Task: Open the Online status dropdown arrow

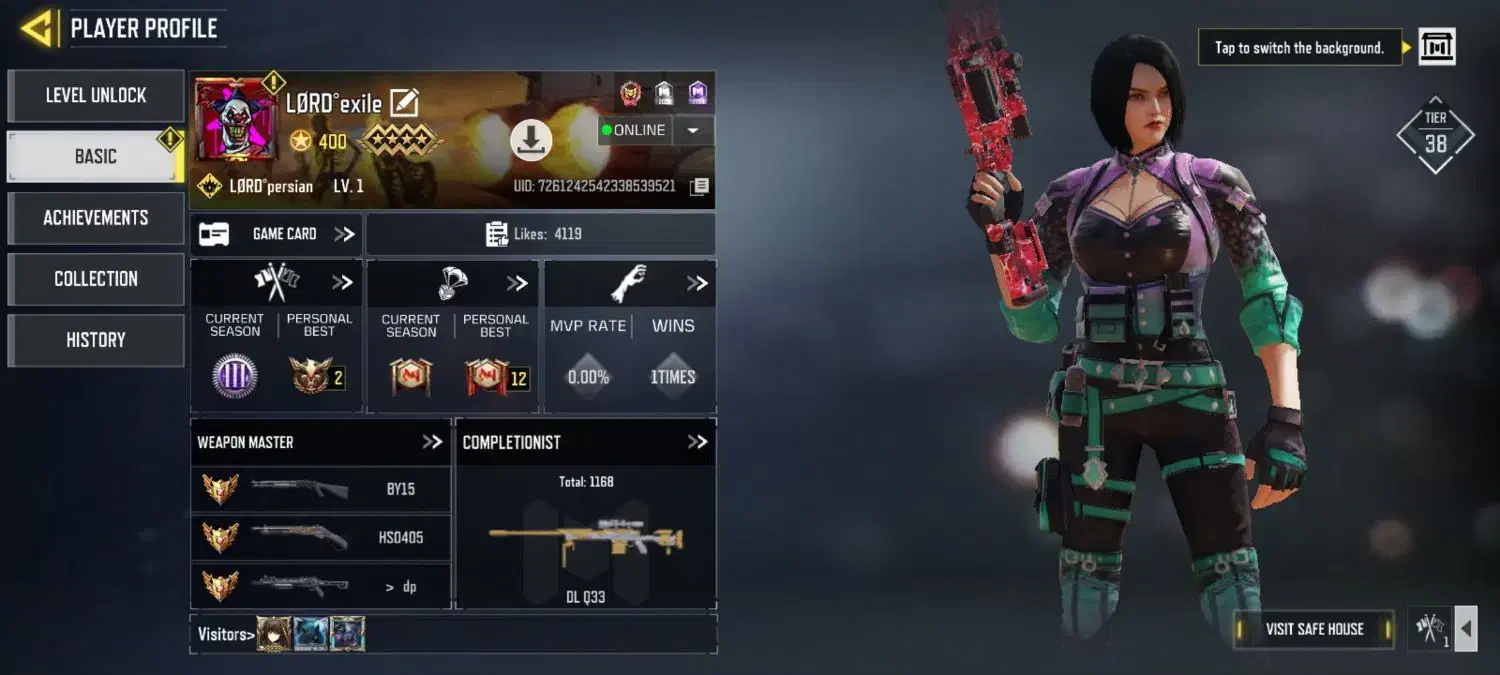Action: 692,130
